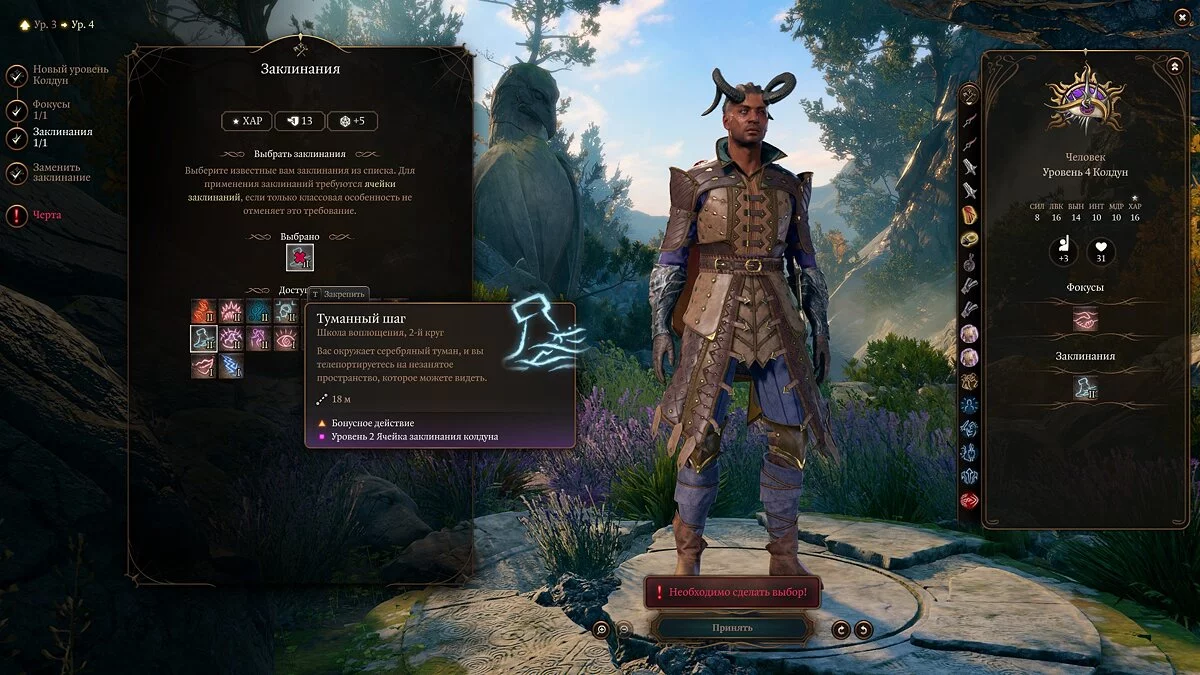
Task: Remove the chosen spell under Выбрано
Action: pos(300,258)
